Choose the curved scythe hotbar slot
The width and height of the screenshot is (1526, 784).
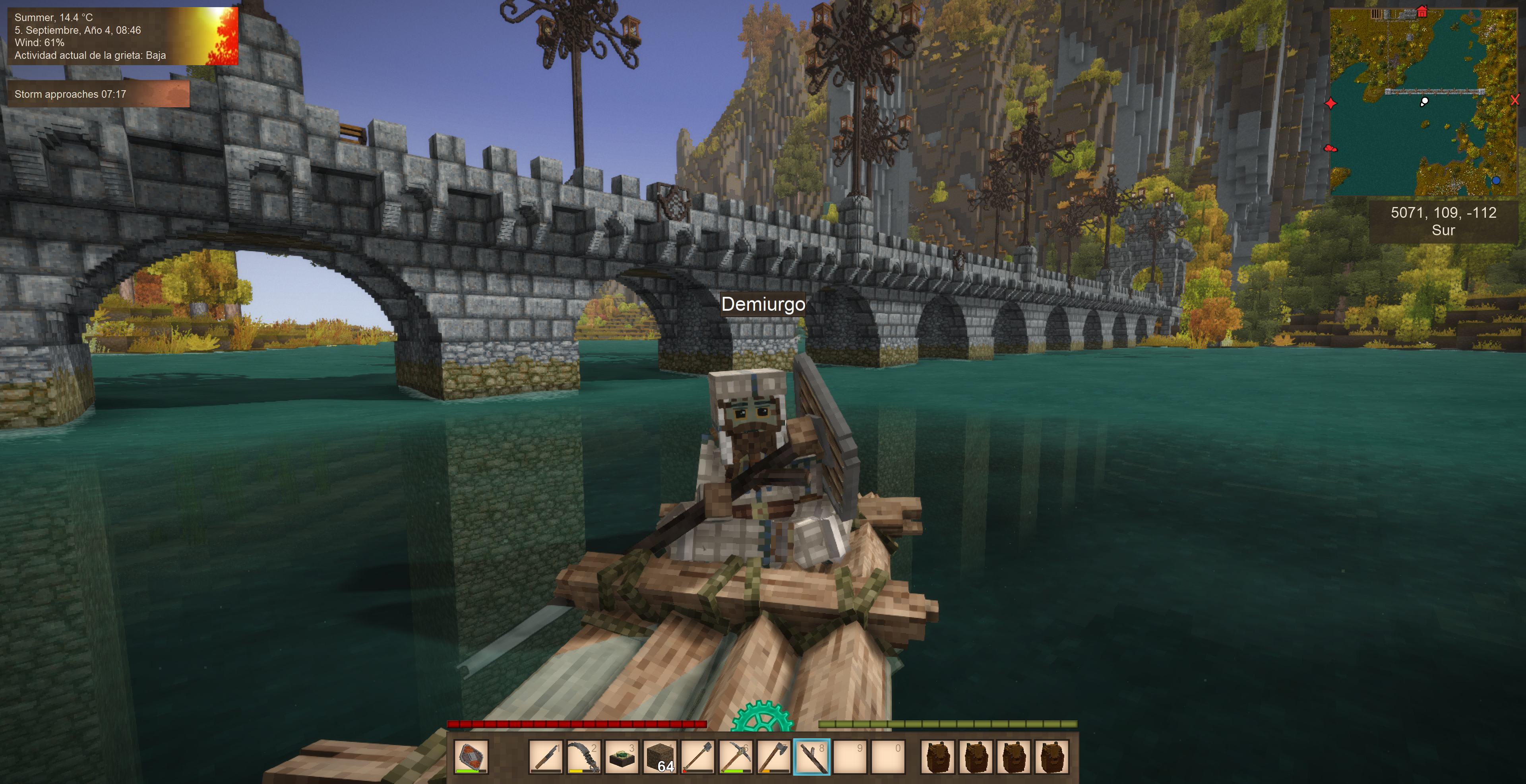coord(583,757)
